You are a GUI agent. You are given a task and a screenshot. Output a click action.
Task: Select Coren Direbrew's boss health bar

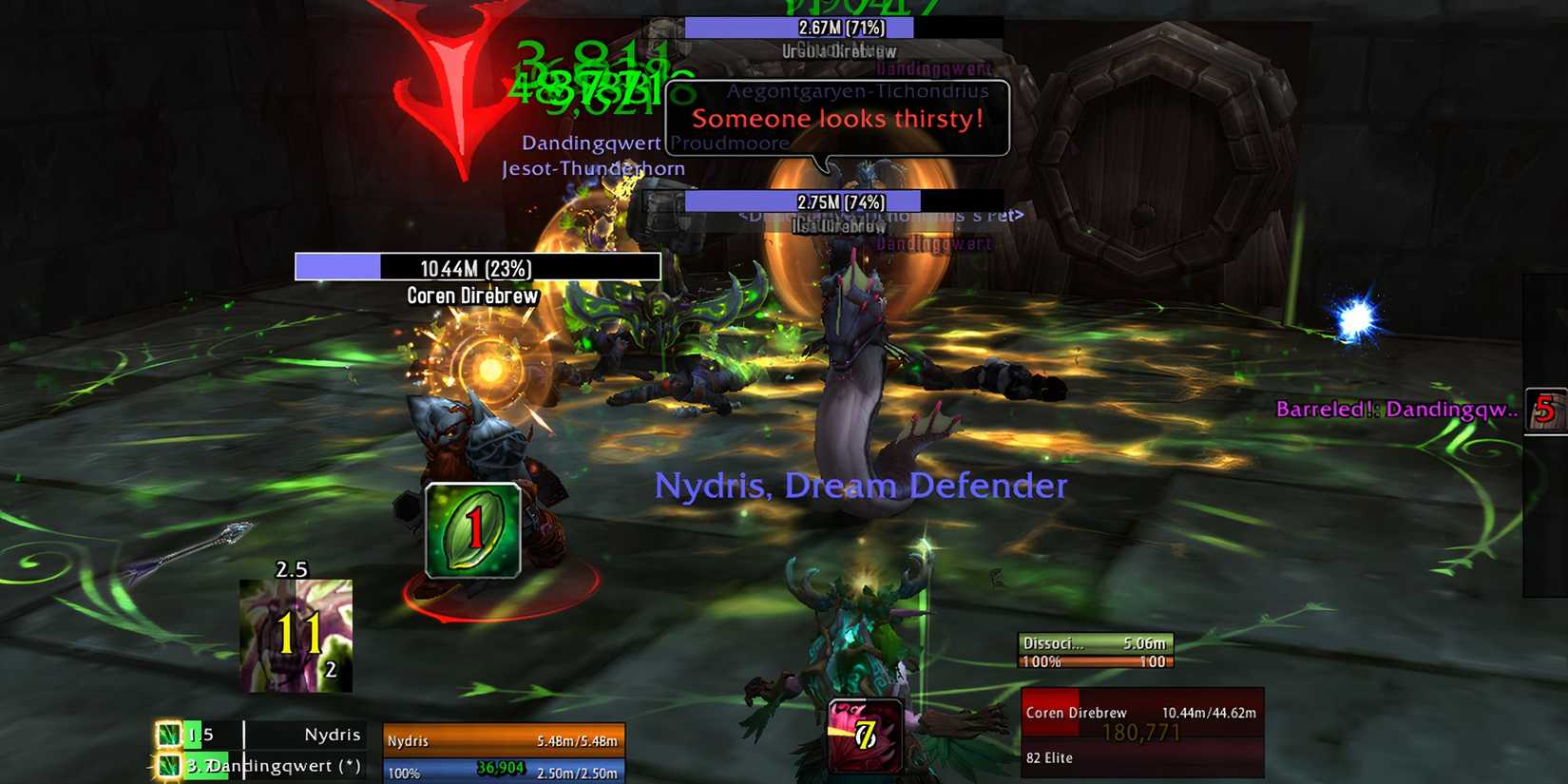pos(475,268)
